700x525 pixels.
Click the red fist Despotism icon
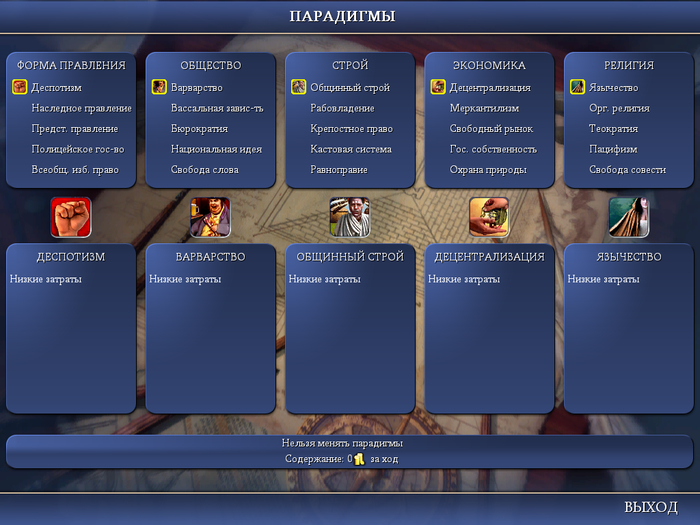coord(71,216)
